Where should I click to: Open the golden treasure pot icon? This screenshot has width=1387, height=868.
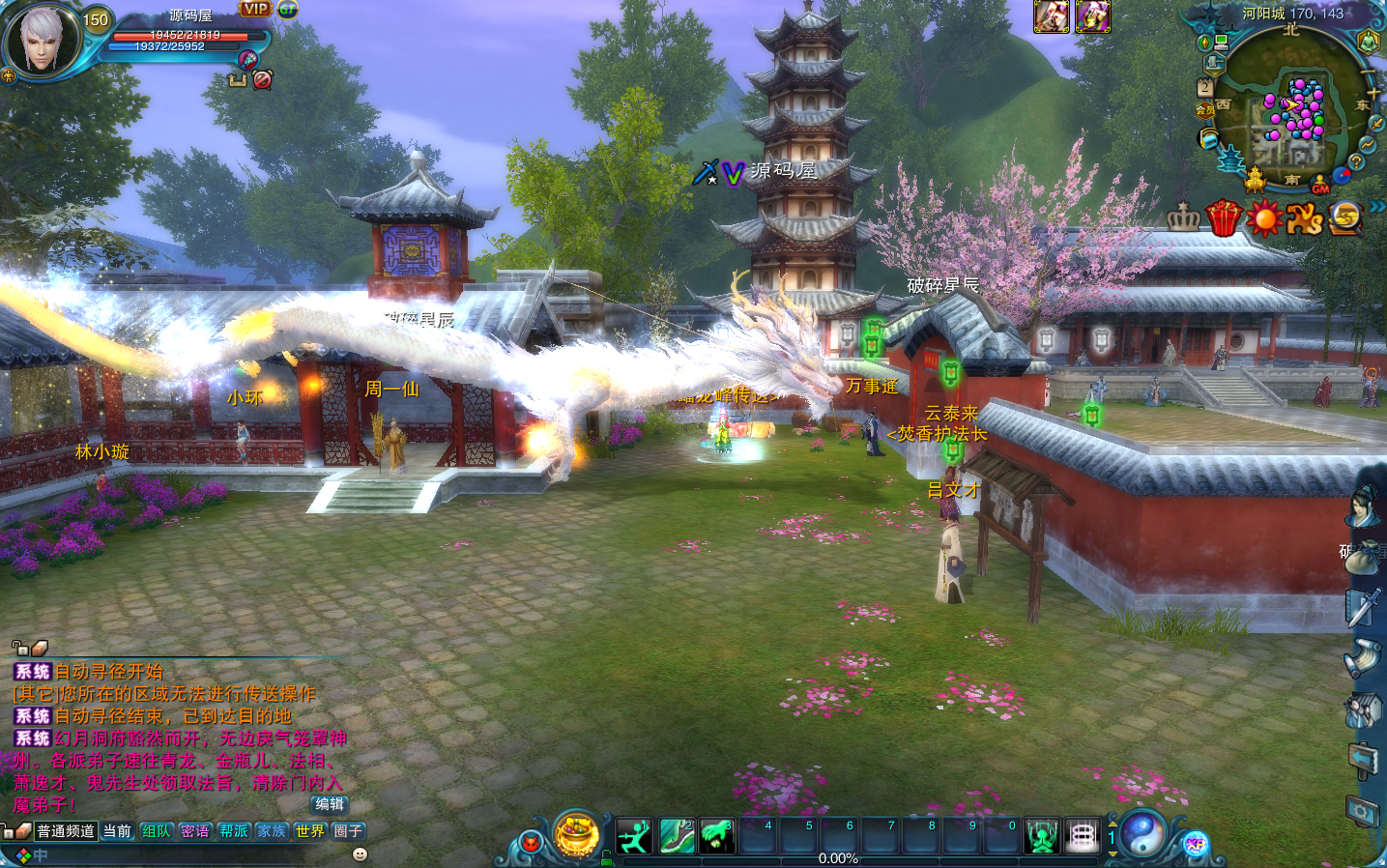576,835
